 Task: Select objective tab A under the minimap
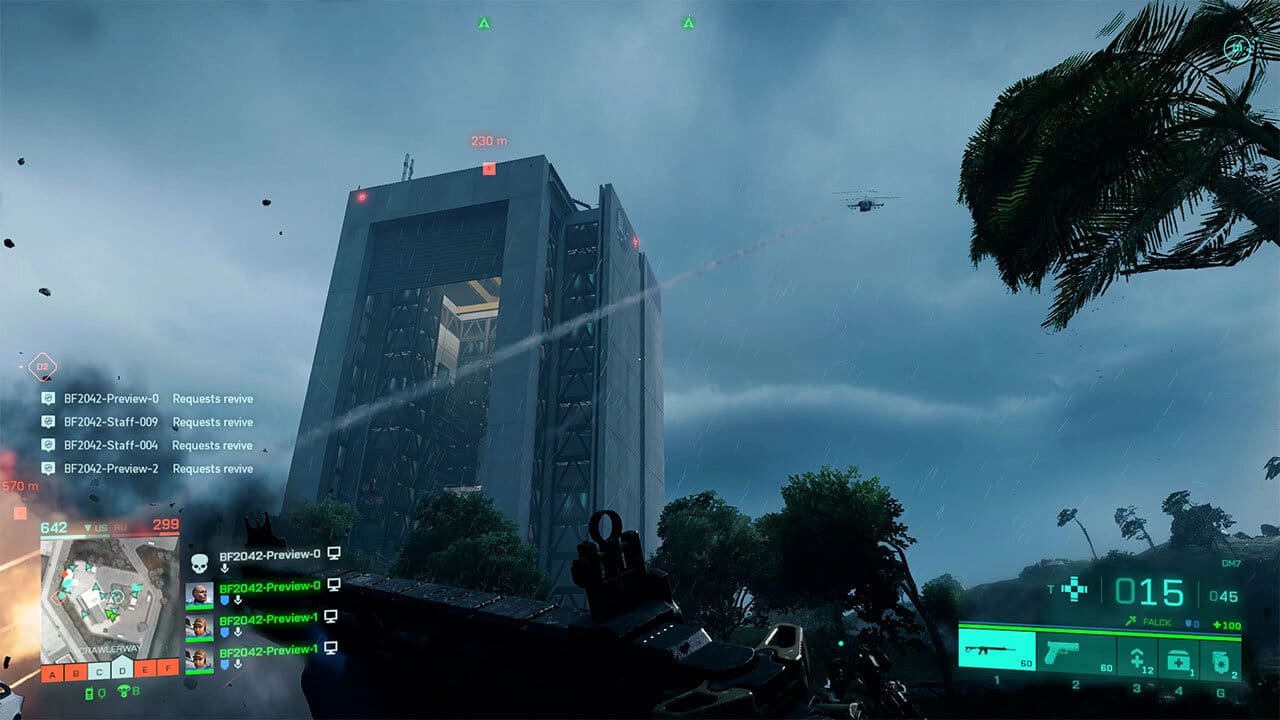coord(53,674)
